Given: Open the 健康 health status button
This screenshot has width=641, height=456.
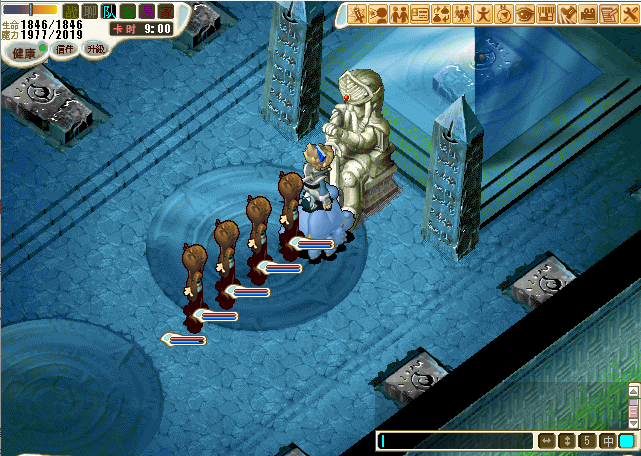Looking at the screenshot, I should [23, 52].
